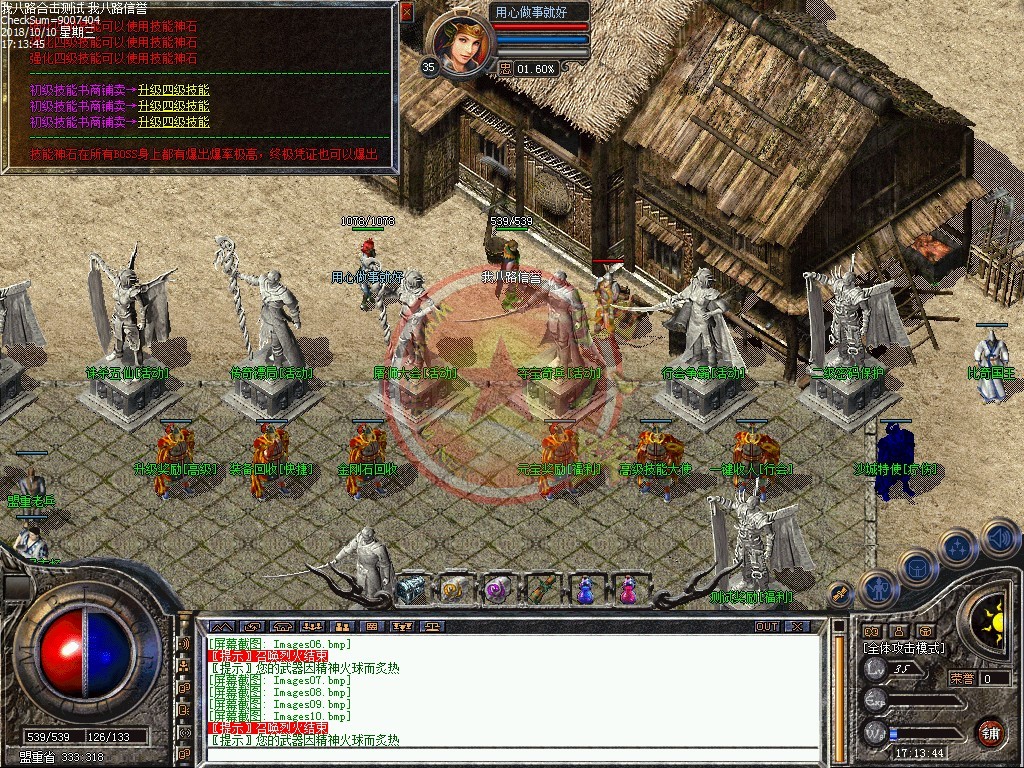Change the all-attack mode label

[903, 648]
